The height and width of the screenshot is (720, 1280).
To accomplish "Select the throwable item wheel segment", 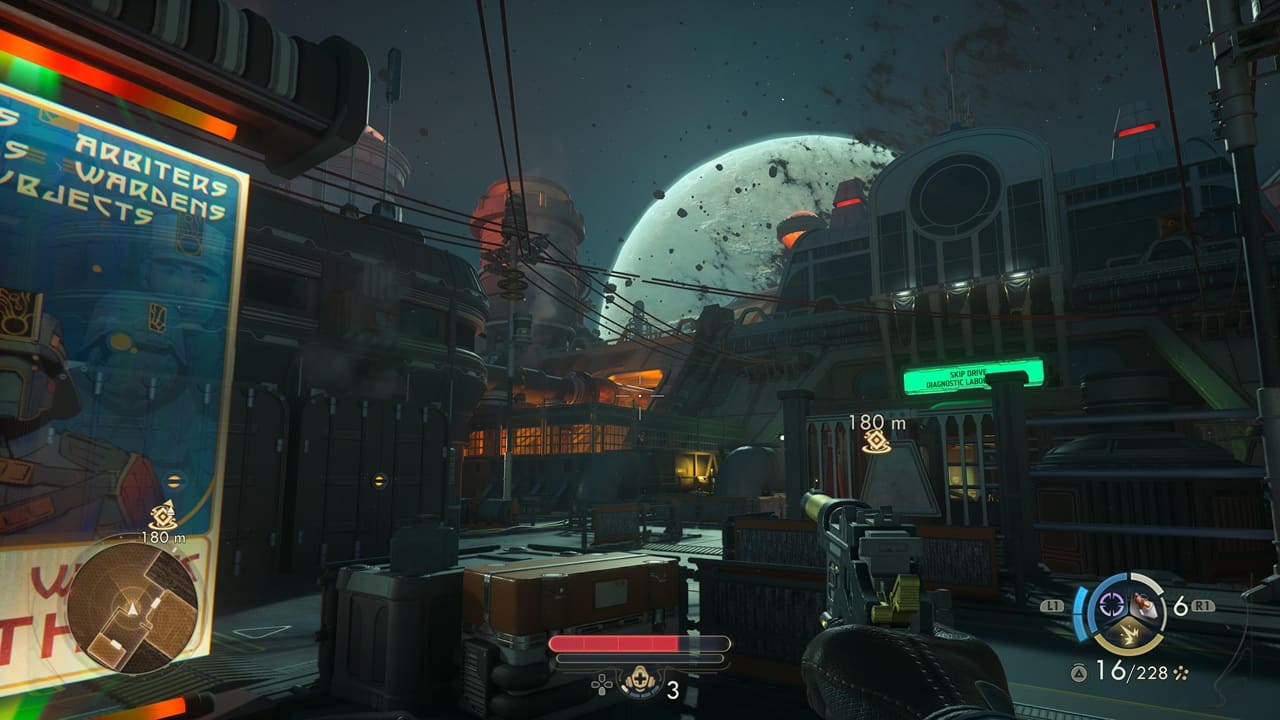I will pyautogui.click(x=1145, y=604).
